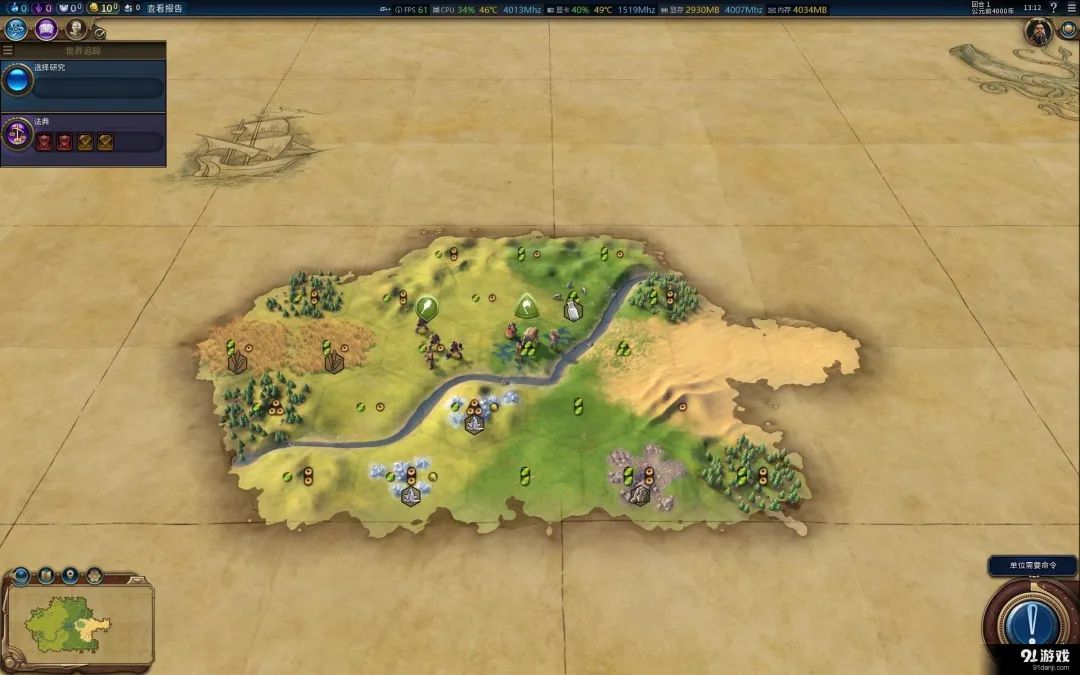
Task: Select the settler unit flag icon
Action: pos(427,307)
